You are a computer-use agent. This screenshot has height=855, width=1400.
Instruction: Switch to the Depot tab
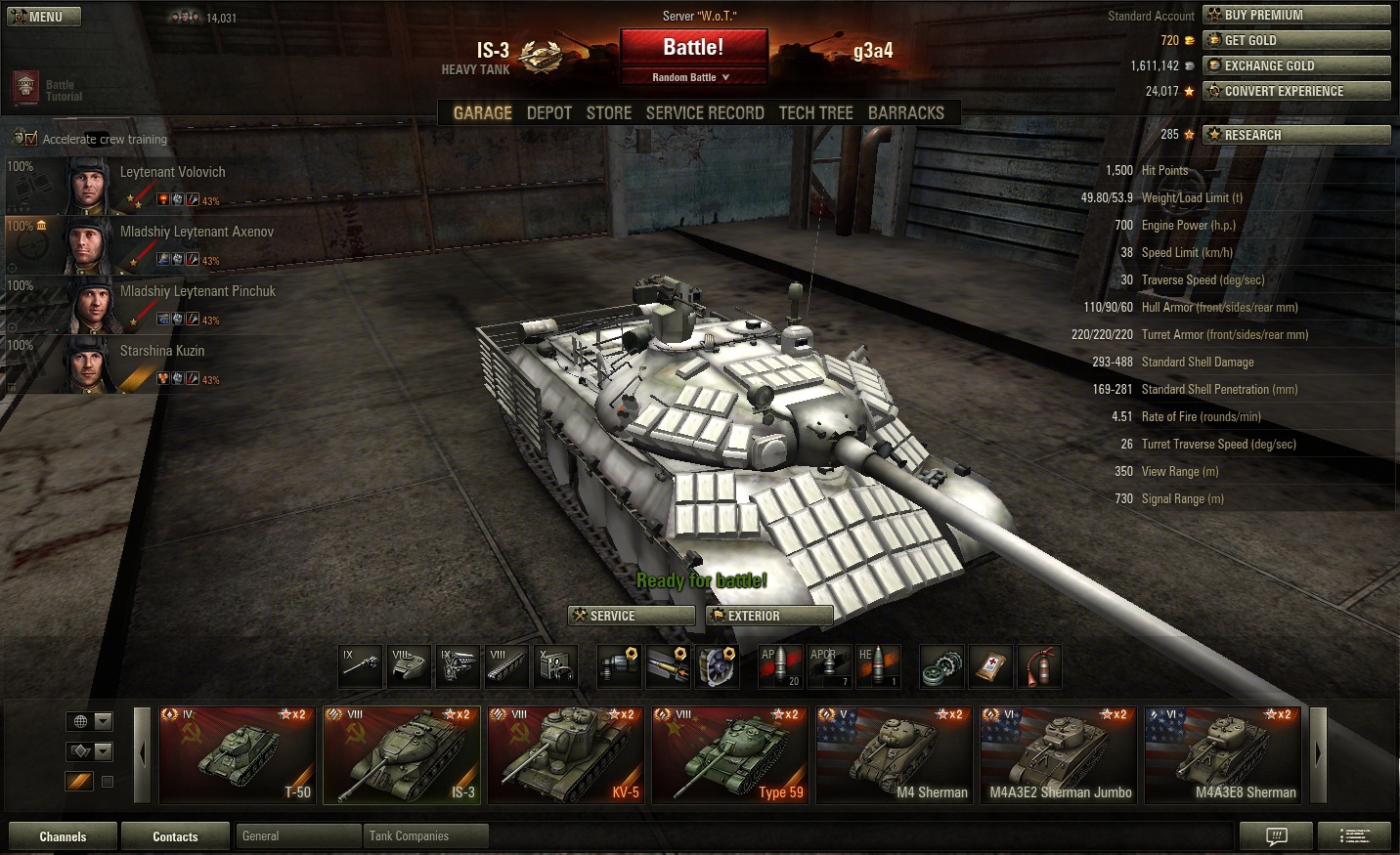pyautogui.click(x=548, y=113)
